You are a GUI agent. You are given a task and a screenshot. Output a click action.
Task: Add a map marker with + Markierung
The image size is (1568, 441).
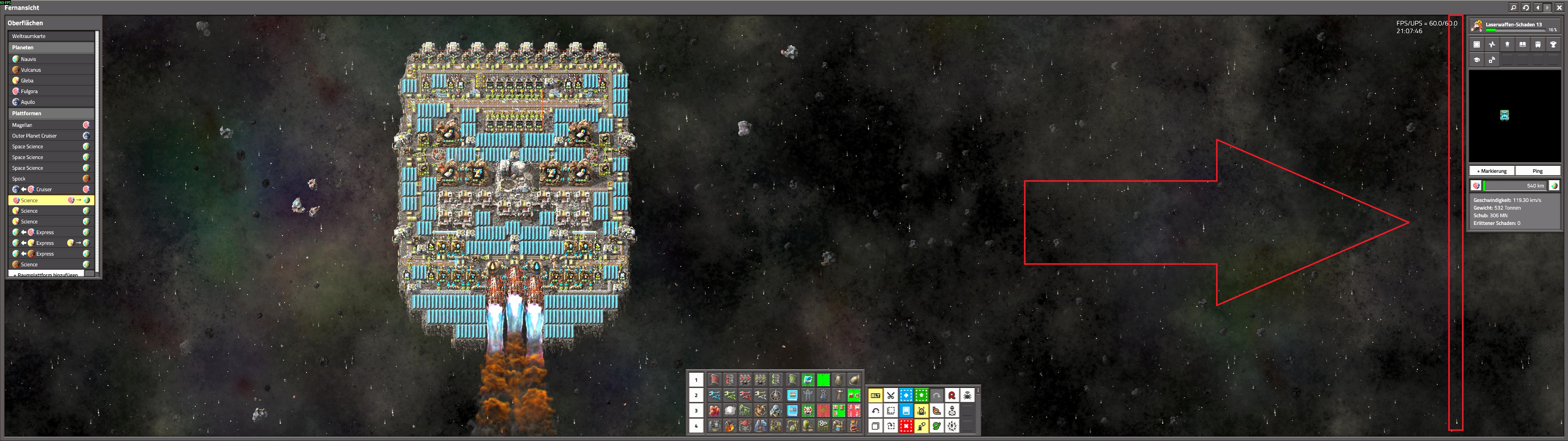[1491, 171]
